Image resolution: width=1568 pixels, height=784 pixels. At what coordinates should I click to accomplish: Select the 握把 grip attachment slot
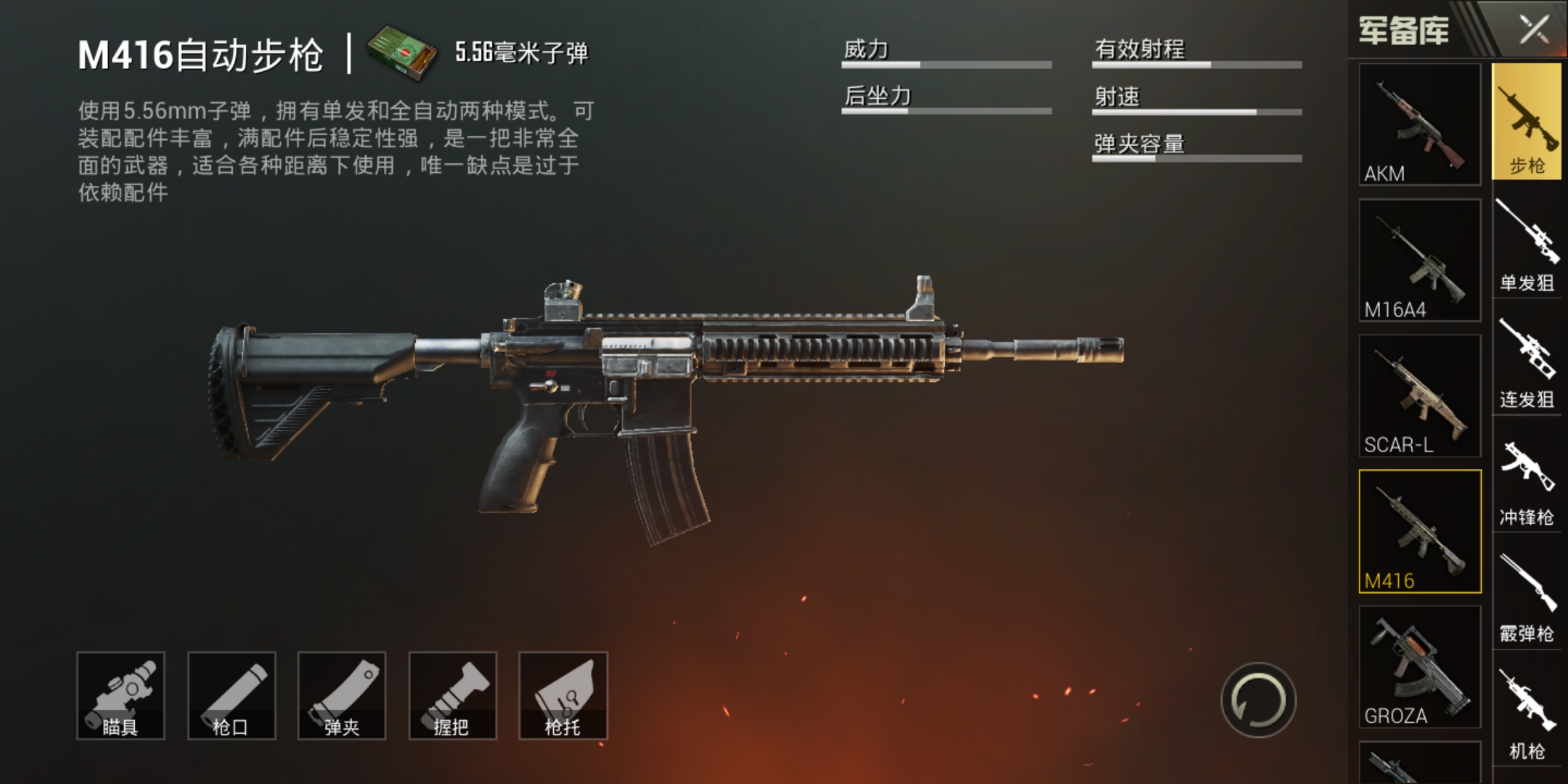click(x=454, y=695)
